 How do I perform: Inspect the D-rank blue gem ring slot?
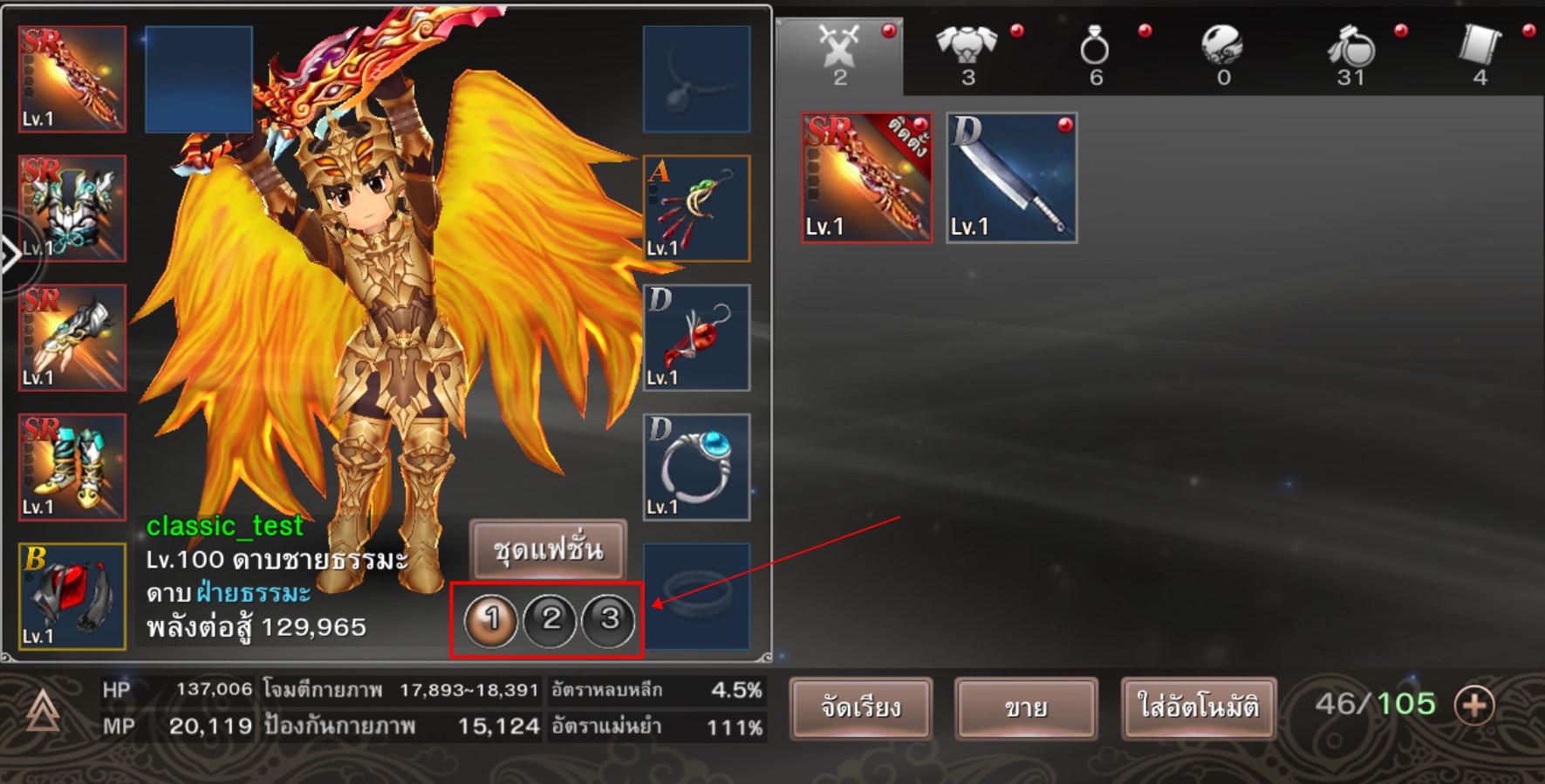[x=696, y=467]
